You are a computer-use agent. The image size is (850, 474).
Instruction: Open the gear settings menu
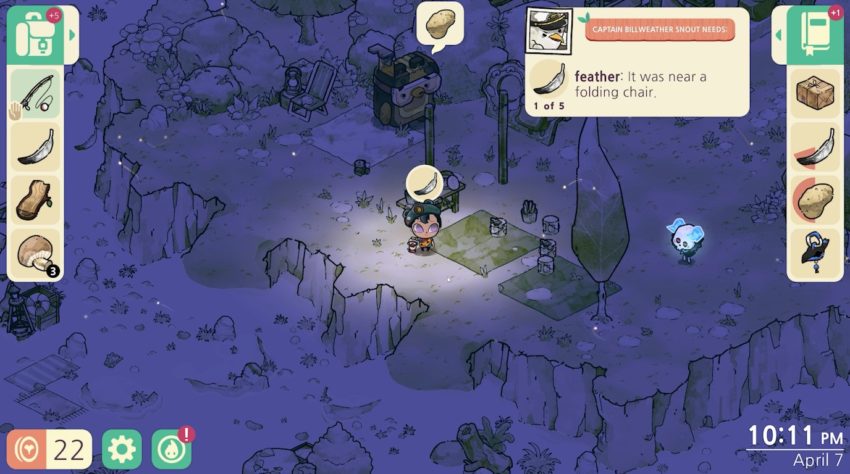tap(121, 449)
